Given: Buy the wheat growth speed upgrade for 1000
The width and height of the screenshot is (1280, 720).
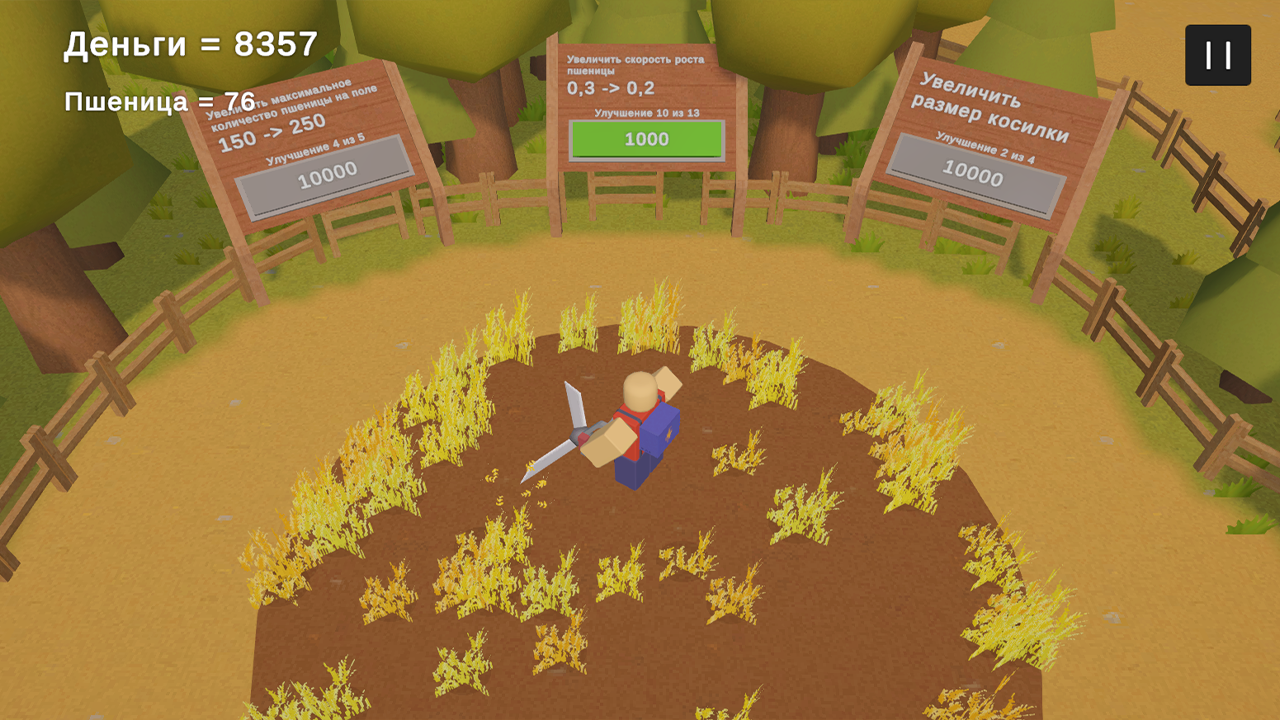Looking at the screenshot, I should pyautogui.click(x=645, y=139).
